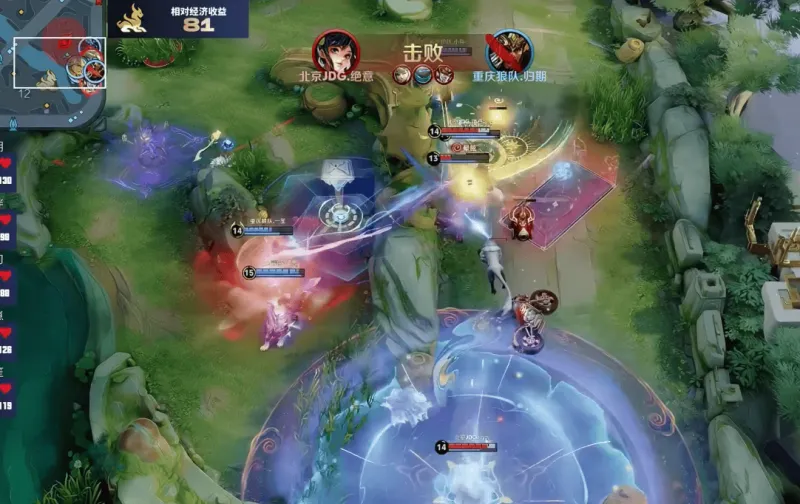800x504 pixels.
Task: Select the 重庆狼队.归朋 defeated hero portrait
Action: pyautogui.click(x=509, y=51)
